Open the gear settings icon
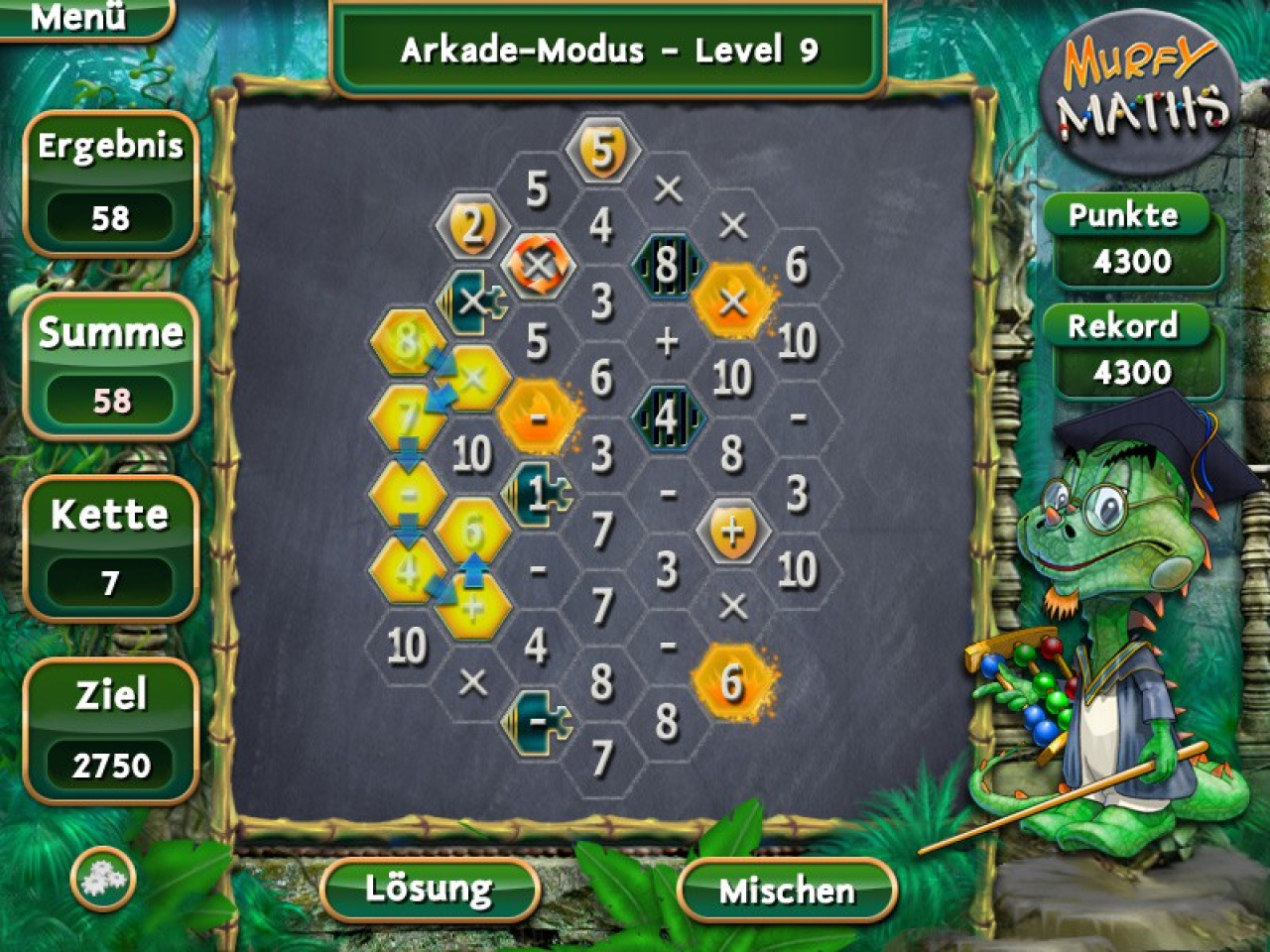This screenshot has height=952, width=1270. pyautogui.click(x=102, y=878)
